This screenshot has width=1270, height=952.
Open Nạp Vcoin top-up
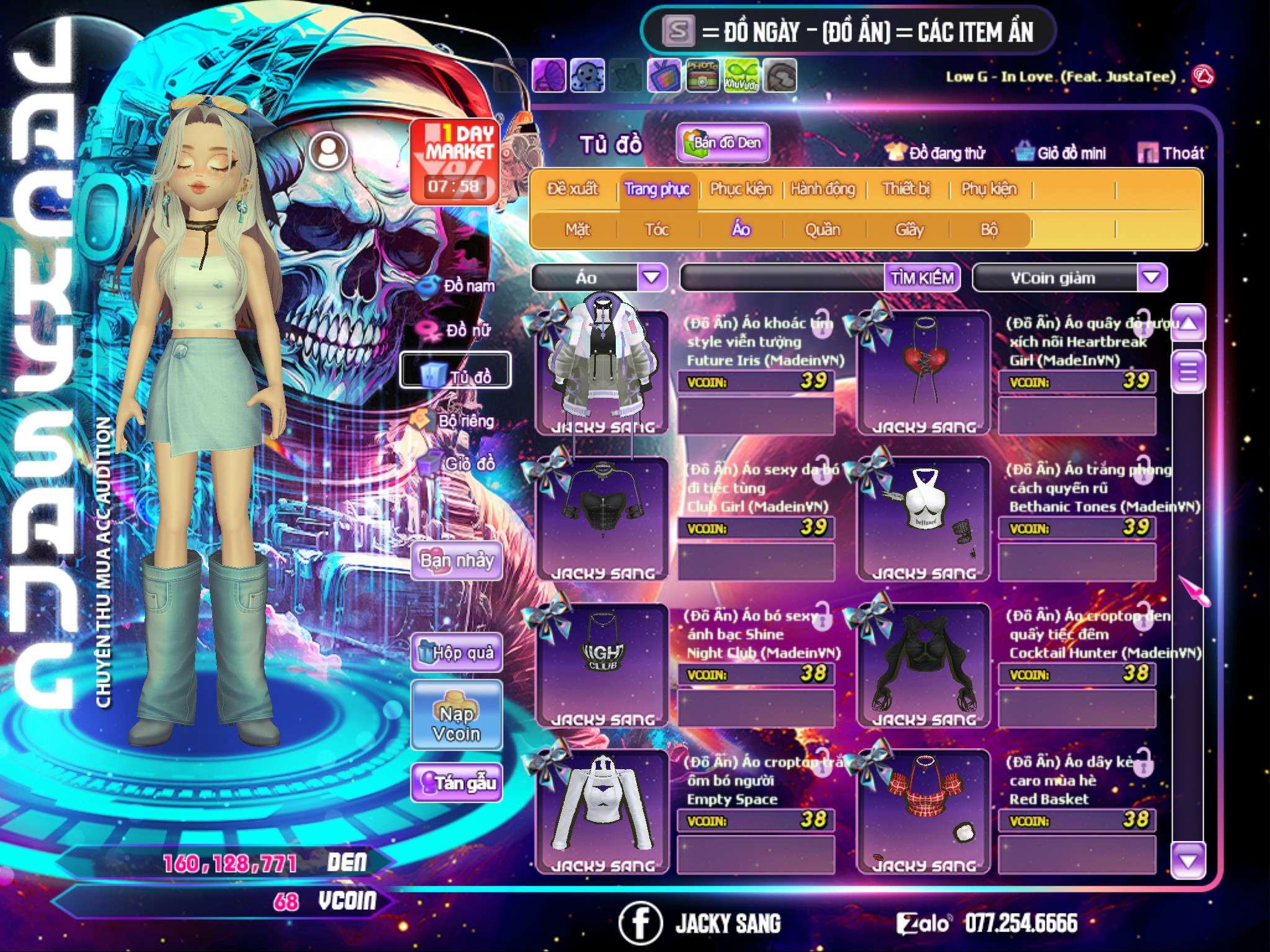456,723
